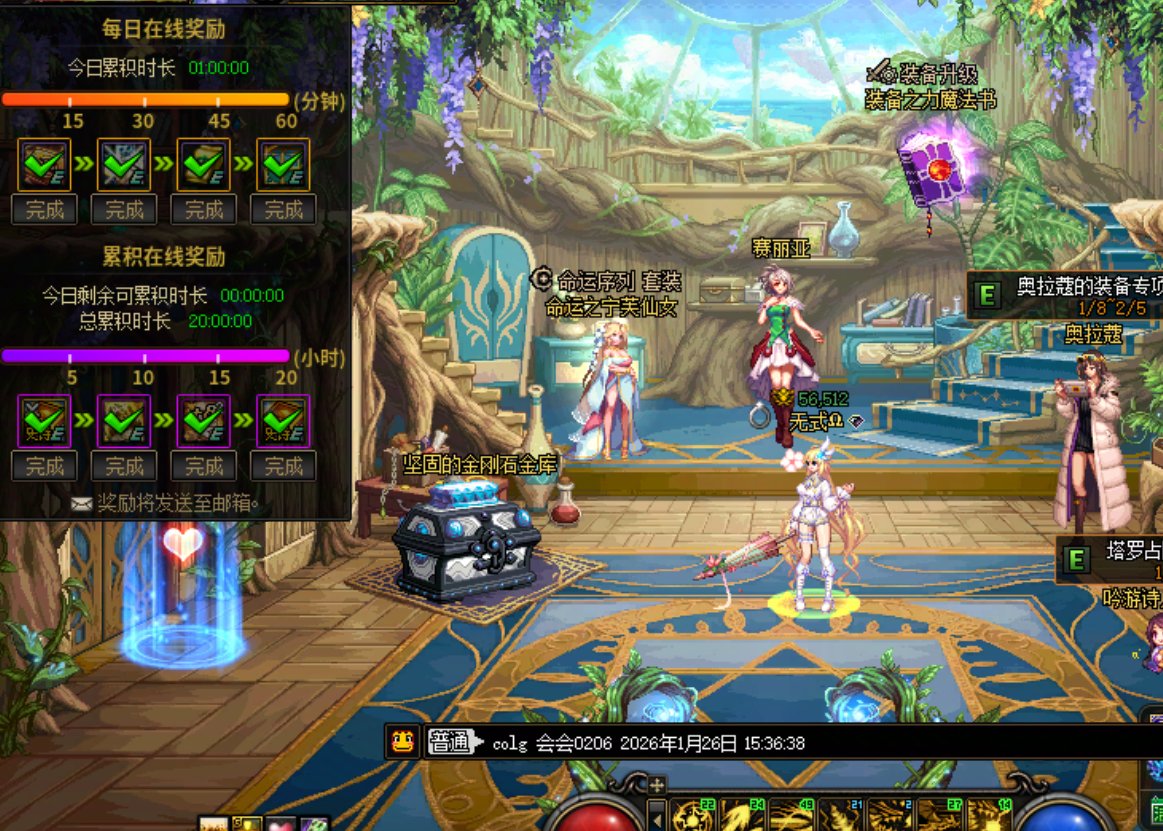1163x831 pixels.
Task: Click the 30-minute reward's 完成 button
Action: (124, 209)
